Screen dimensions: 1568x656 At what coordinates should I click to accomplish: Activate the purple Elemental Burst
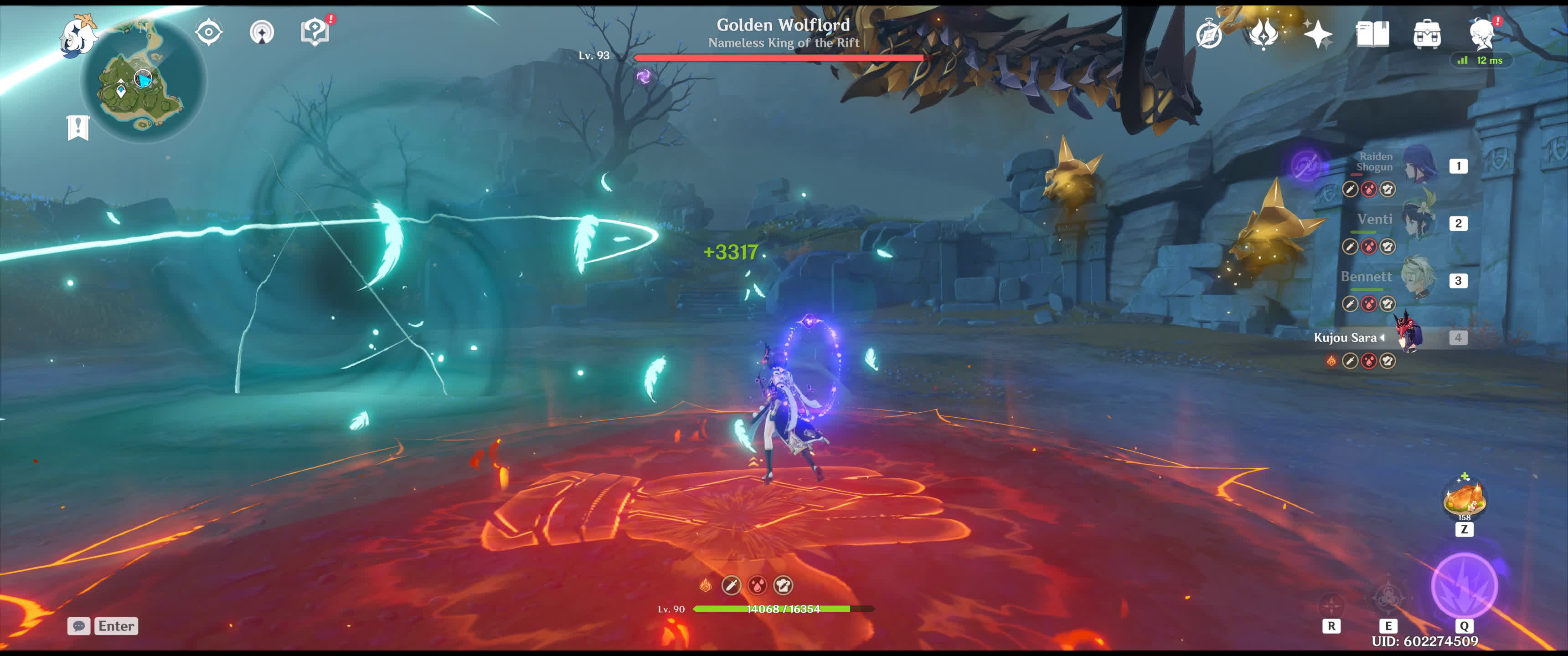point(1464,585)
